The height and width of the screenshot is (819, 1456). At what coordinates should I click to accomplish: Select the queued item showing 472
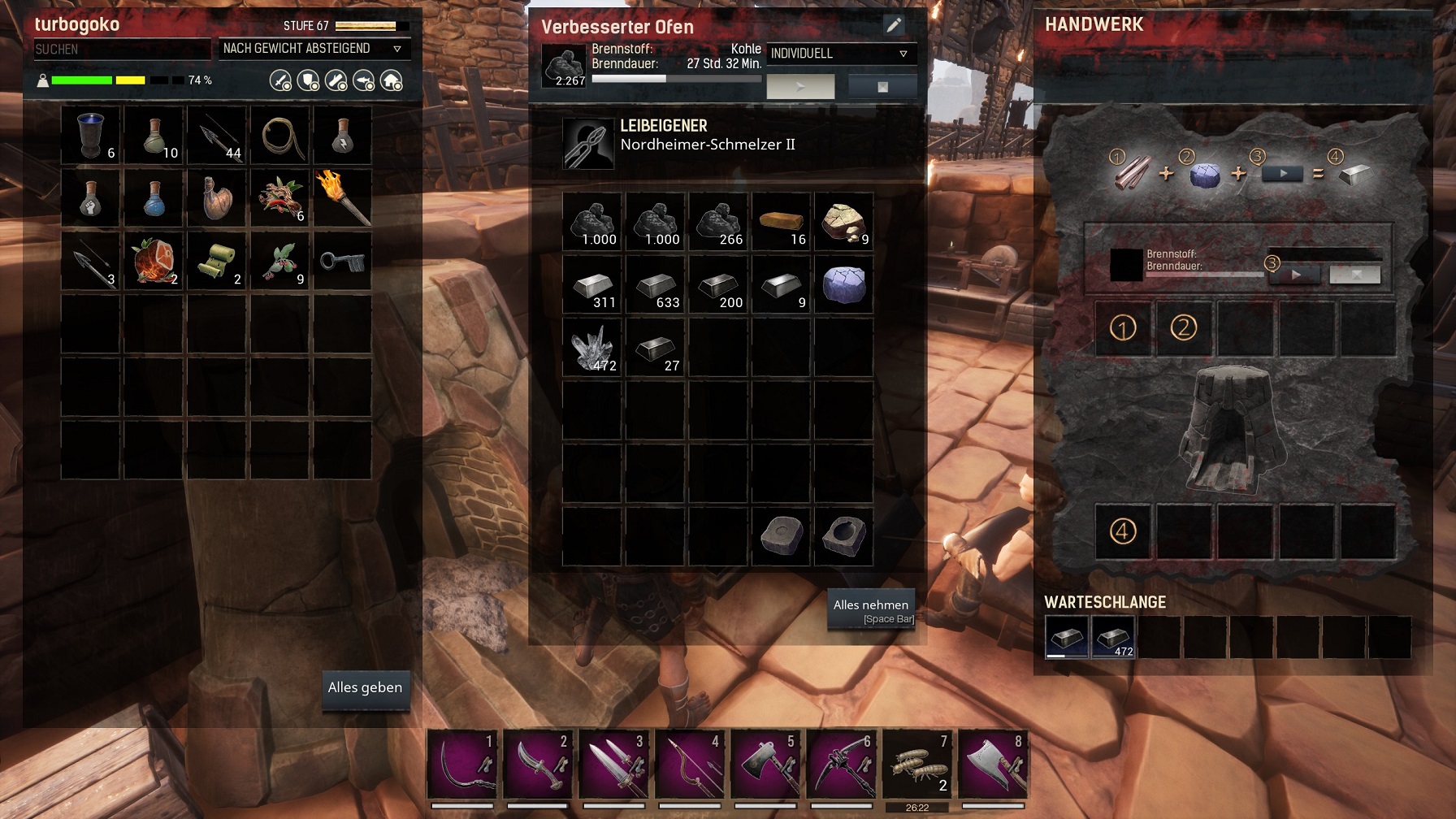point(1112,637)
